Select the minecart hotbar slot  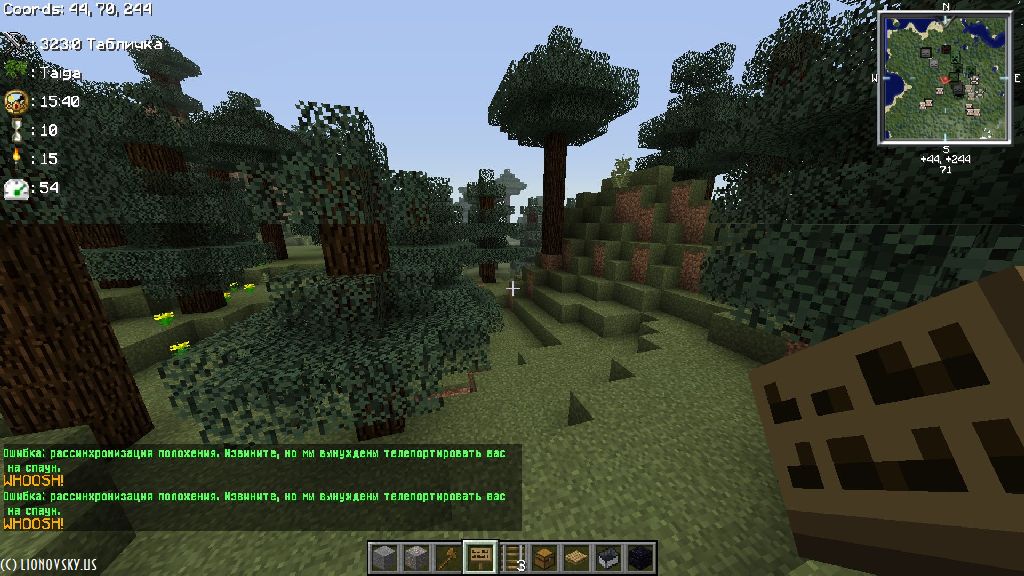[x=607, y=557]
